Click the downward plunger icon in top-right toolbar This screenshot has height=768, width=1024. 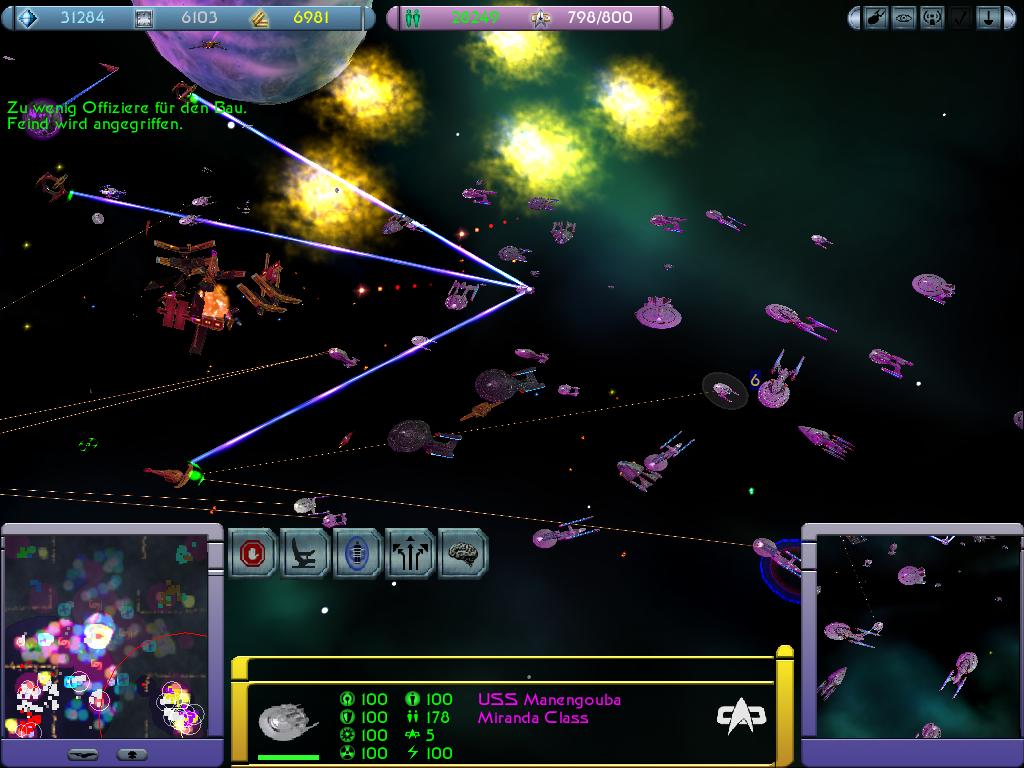click(987, 18)
